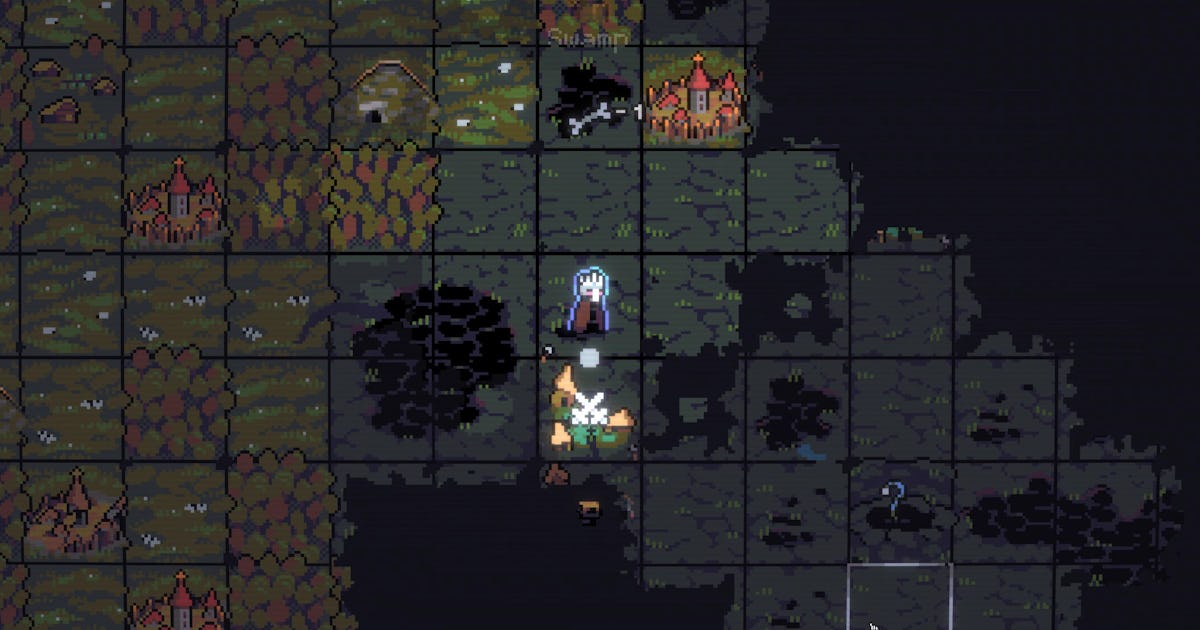
Task: Select the blue-haired hero's tile
Action: pos(591,303)
